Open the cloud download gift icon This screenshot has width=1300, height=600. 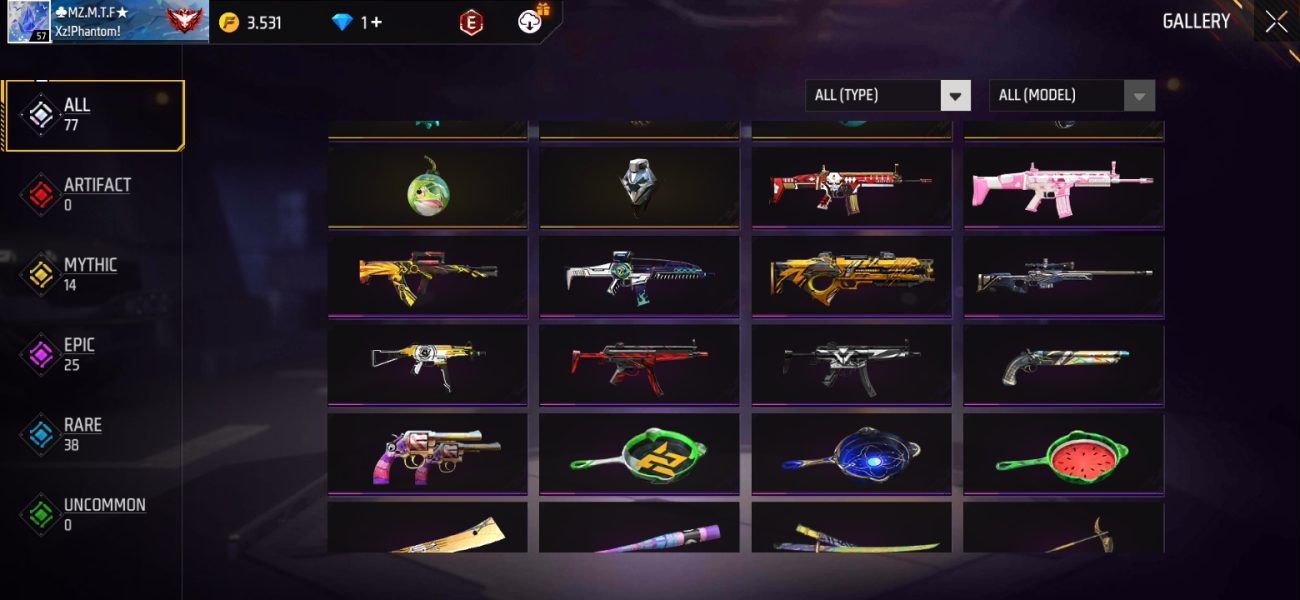(531, 20)
